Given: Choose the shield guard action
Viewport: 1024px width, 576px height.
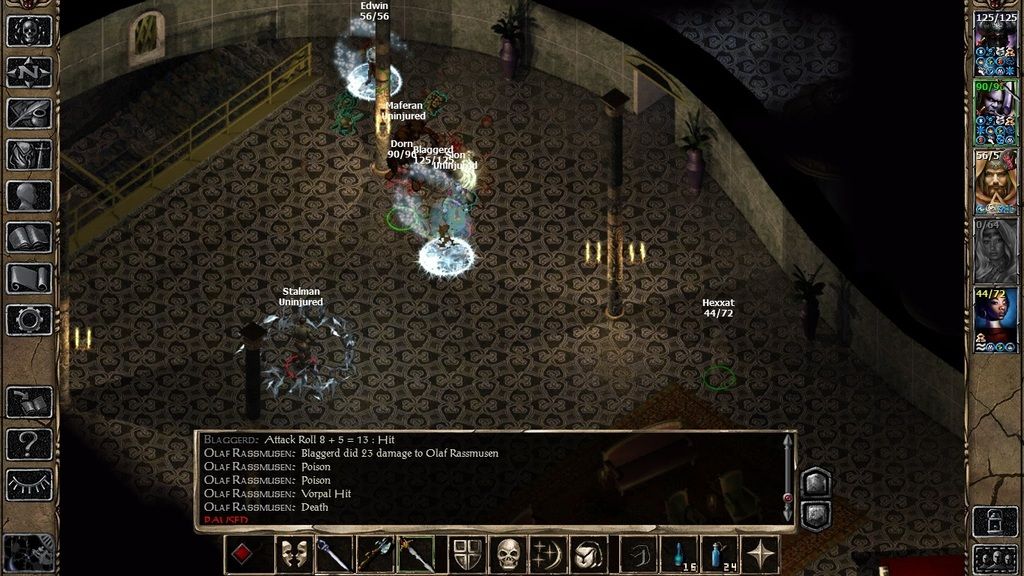Looking at the screenshot, I should coord(466,555).
